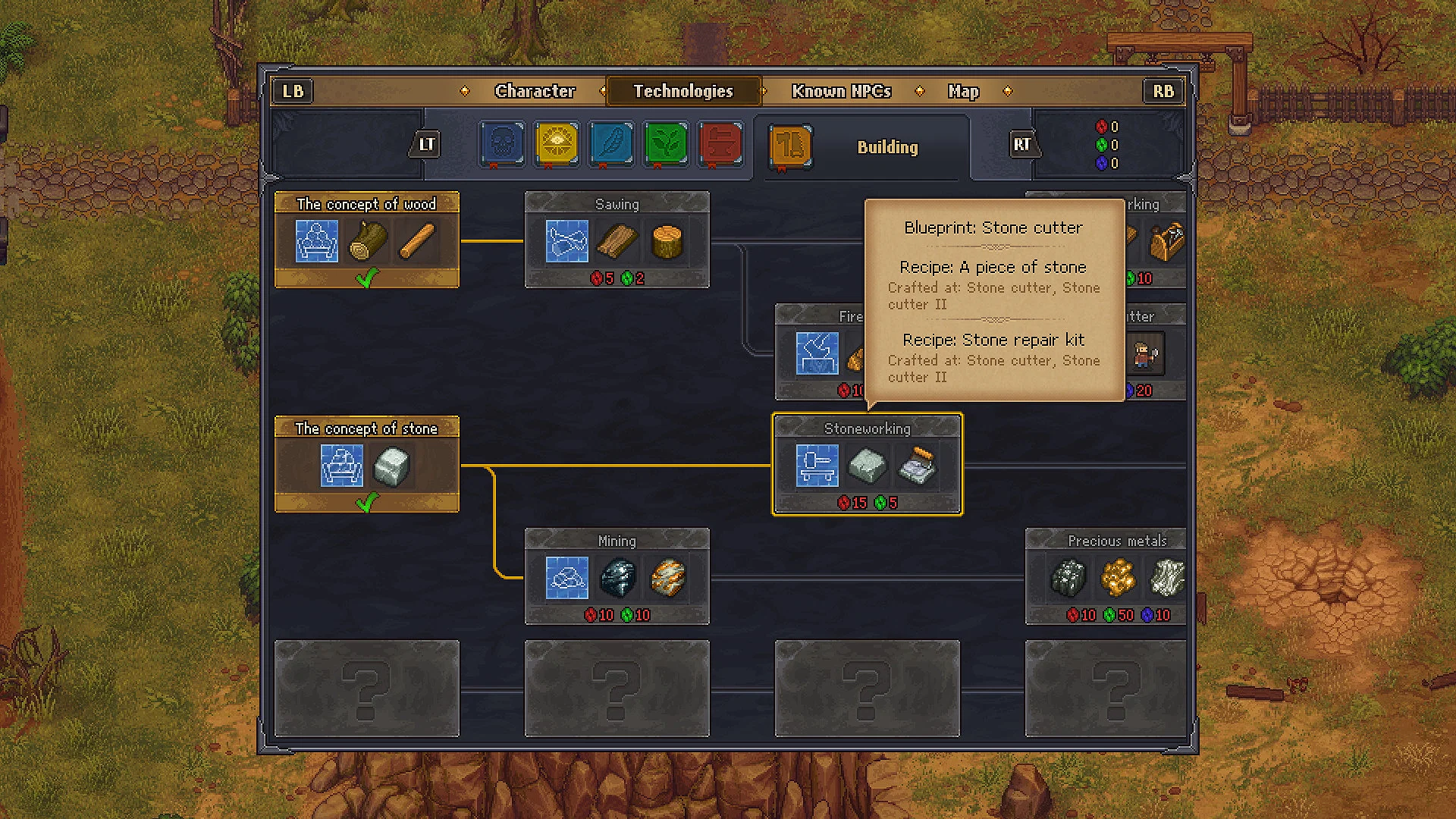Select the blueprint icon in the Sawing node
This screenshot has width=1456, height=819.
tap(566, 241)
